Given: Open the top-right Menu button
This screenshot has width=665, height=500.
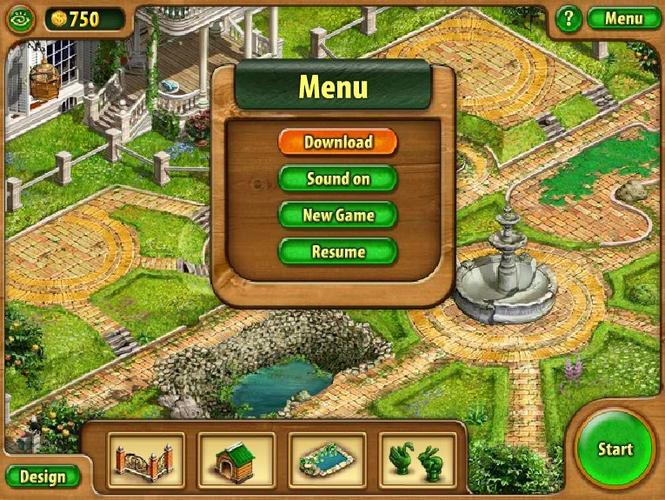Looking at the screenshot, I should tap(623, 18).
